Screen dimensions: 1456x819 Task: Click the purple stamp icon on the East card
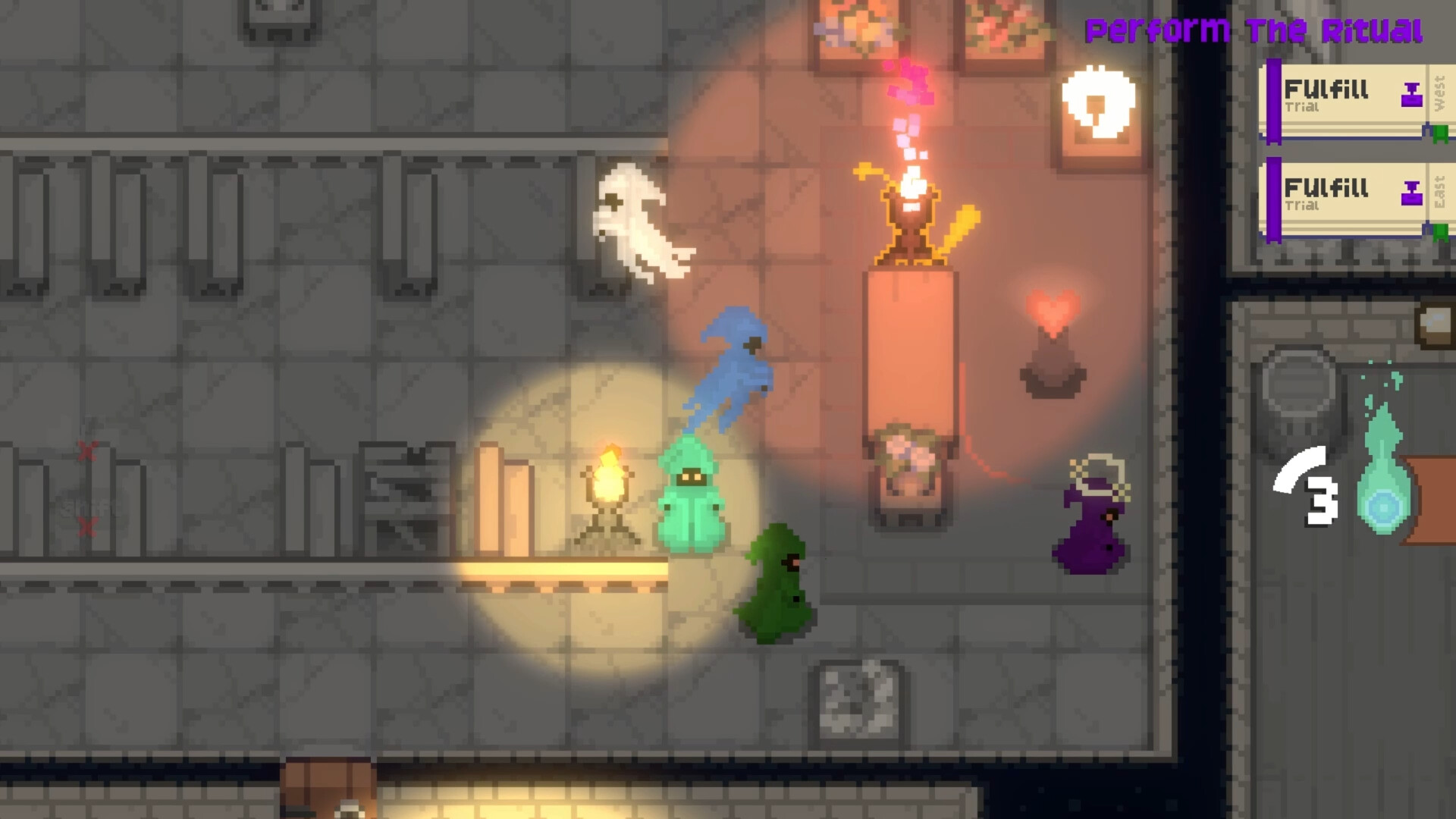coord(1412,194)
